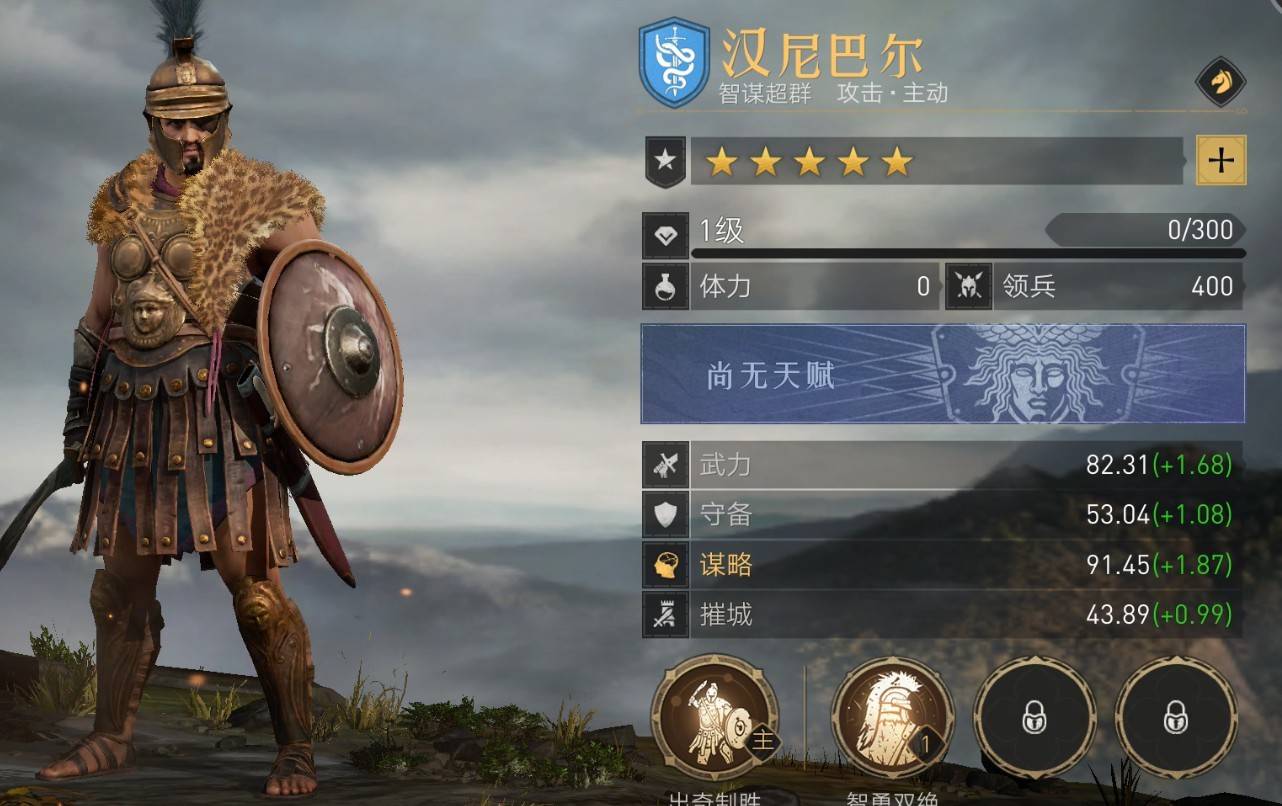Screen dimensions: 1282x806
Task: Select the 智勇双绝 helmet skill icon
Action: click(x=893, y=717)
